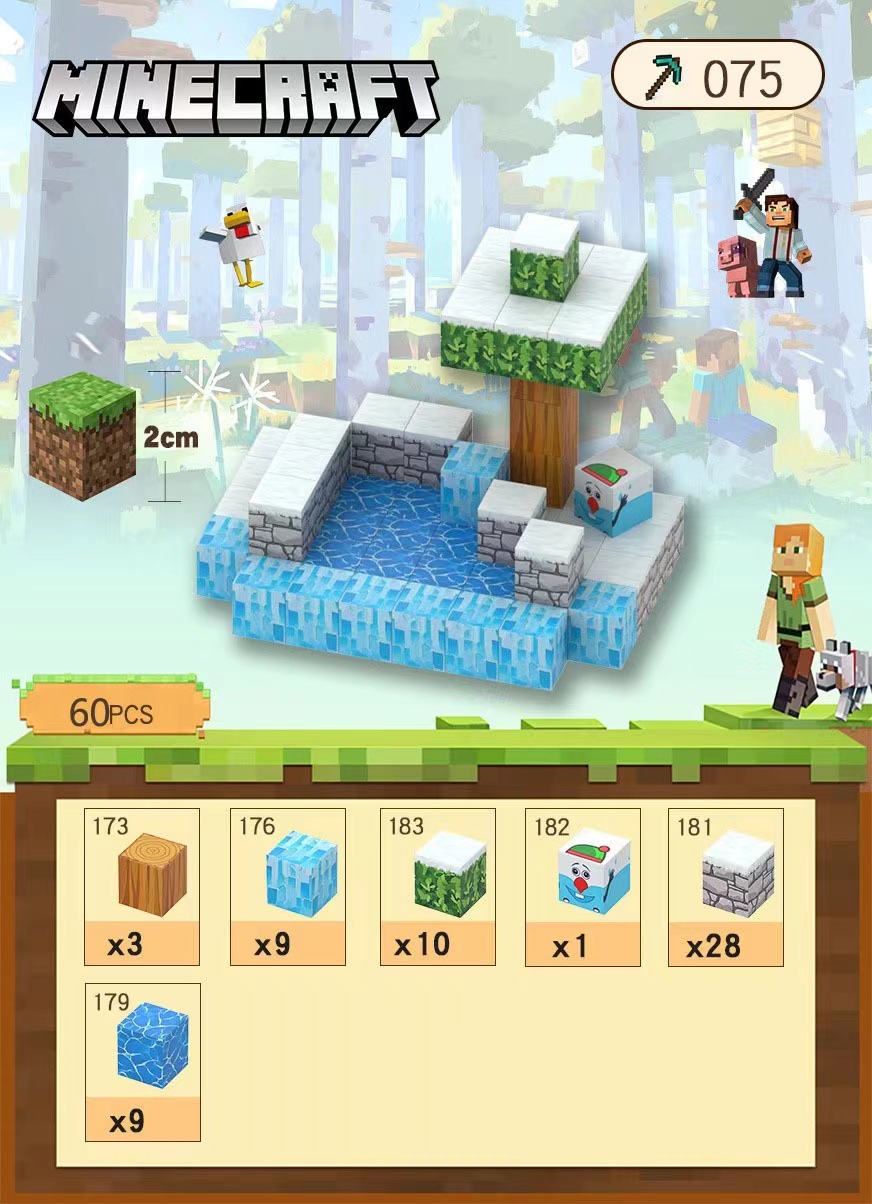Choose the ice block tile numbered 176

288,886
